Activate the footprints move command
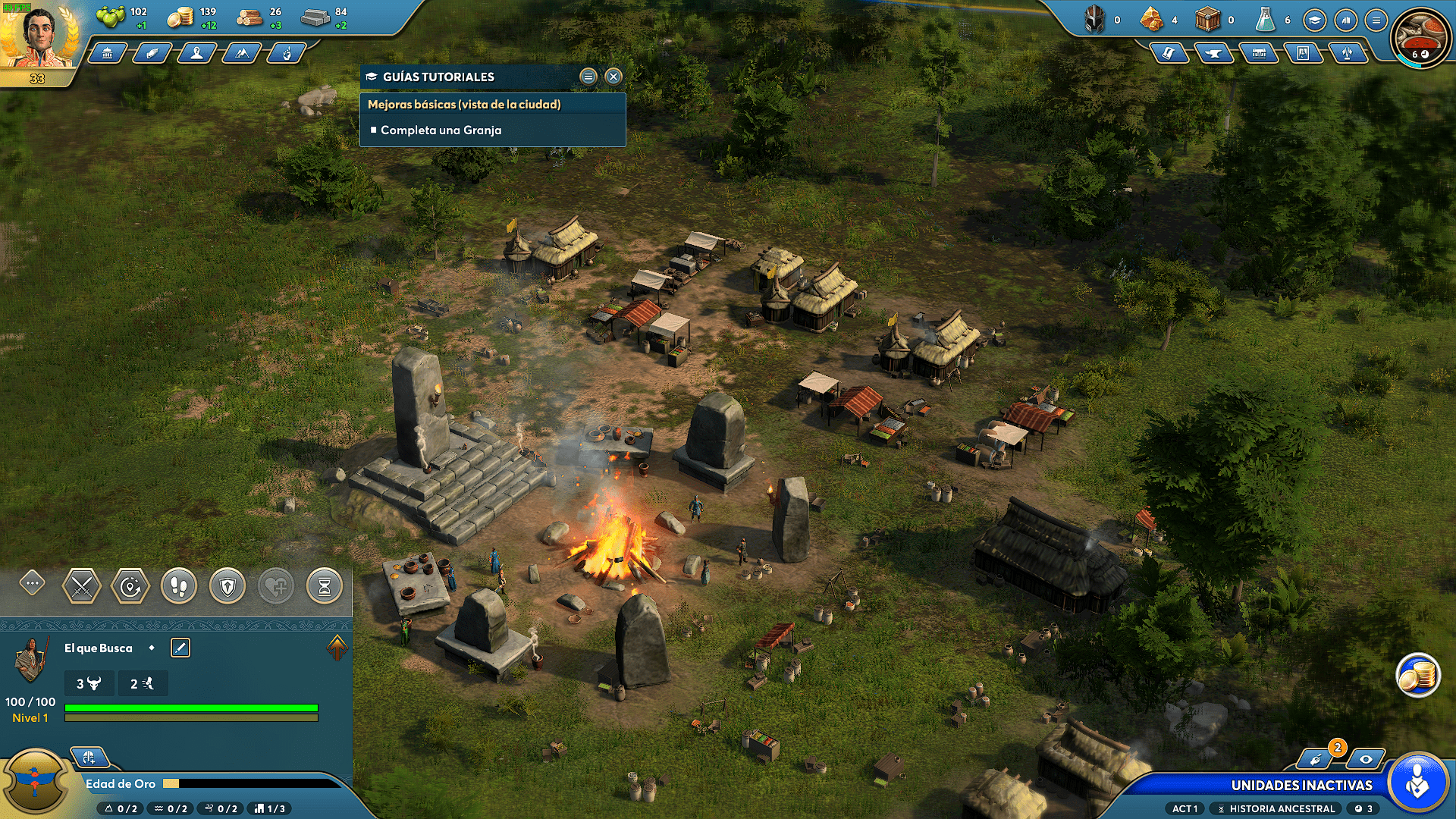 click(179, 586)
